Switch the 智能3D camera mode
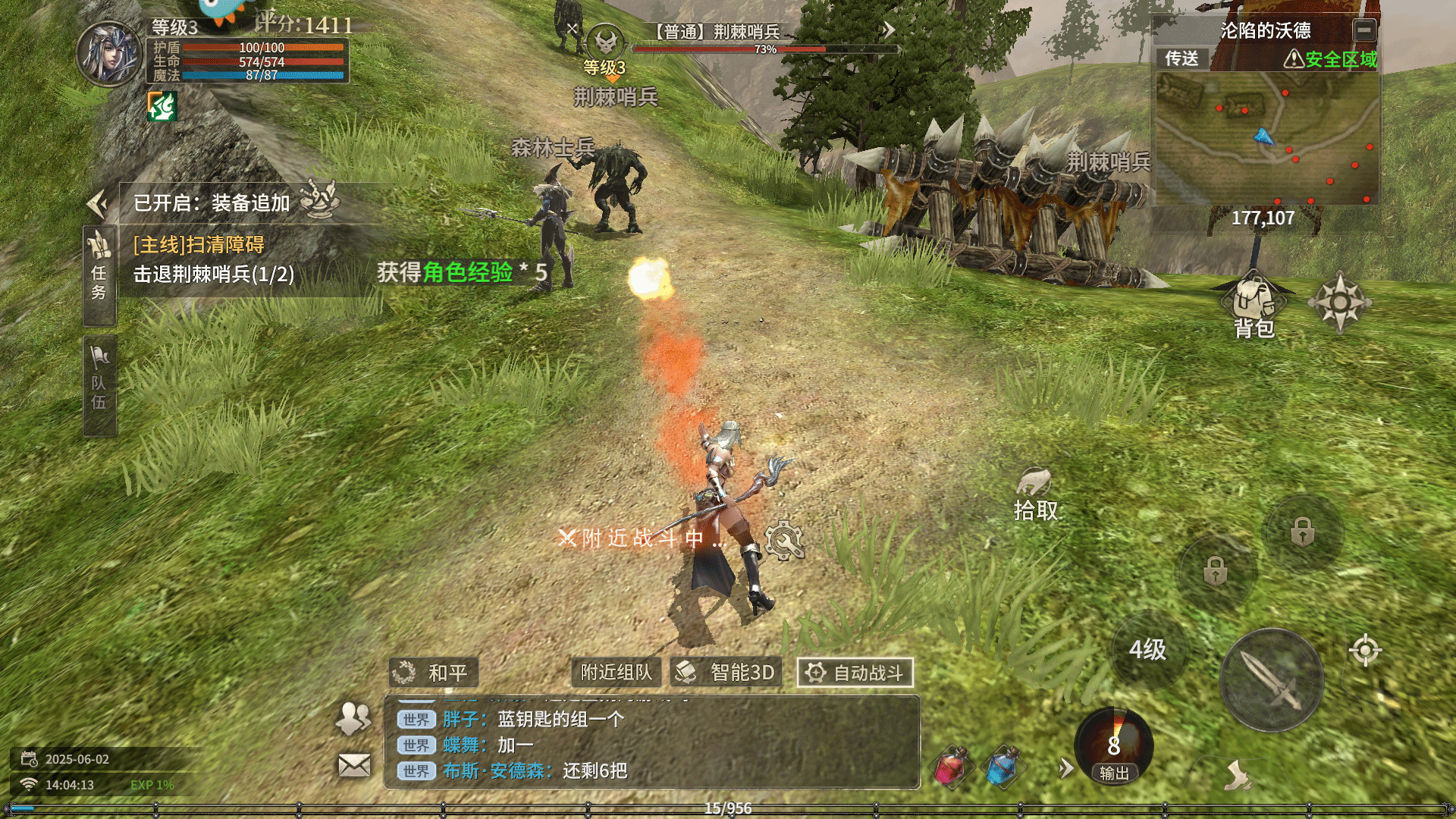 726,673
